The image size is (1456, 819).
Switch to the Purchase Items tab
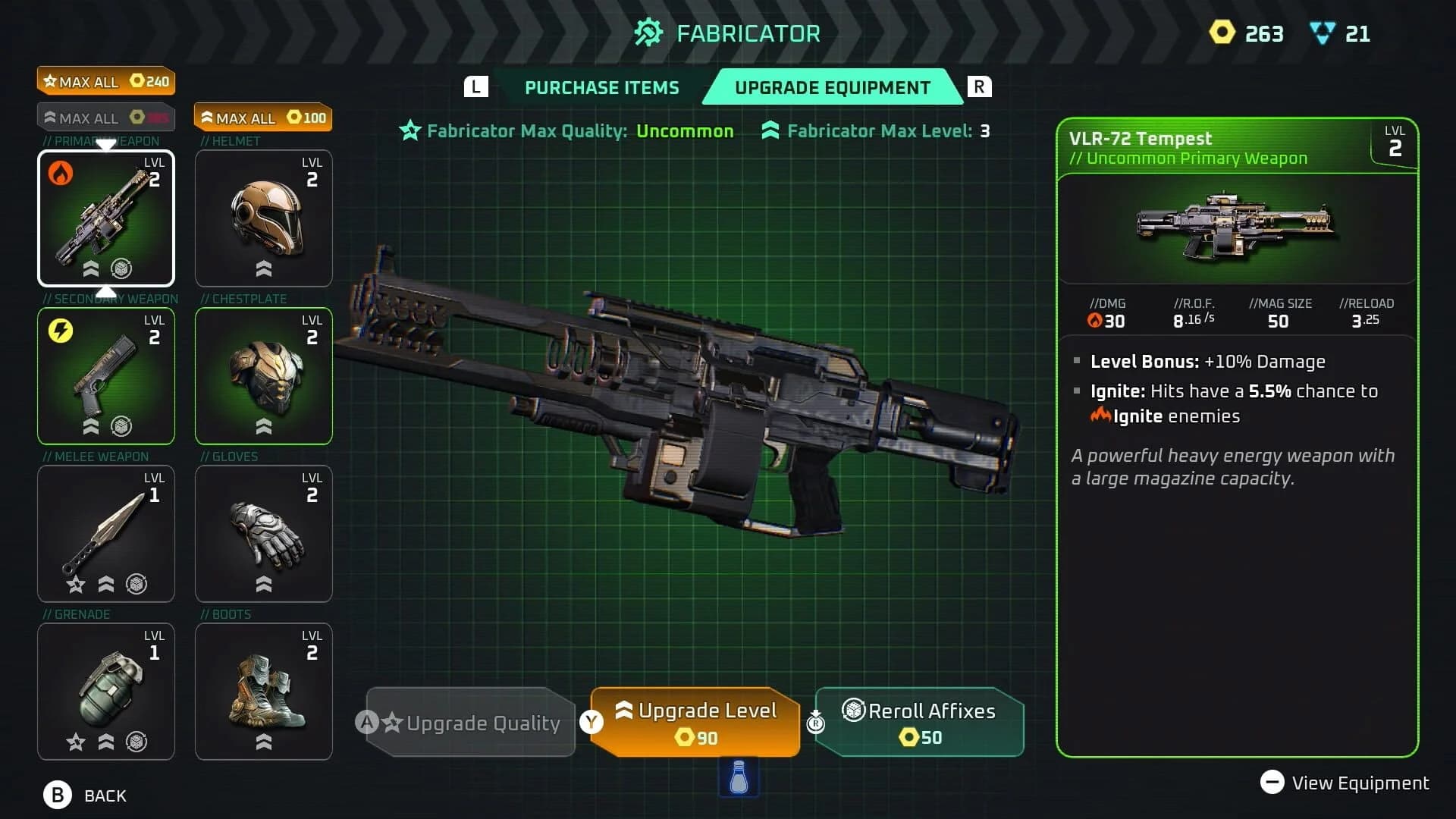click(x=601, y=87)
